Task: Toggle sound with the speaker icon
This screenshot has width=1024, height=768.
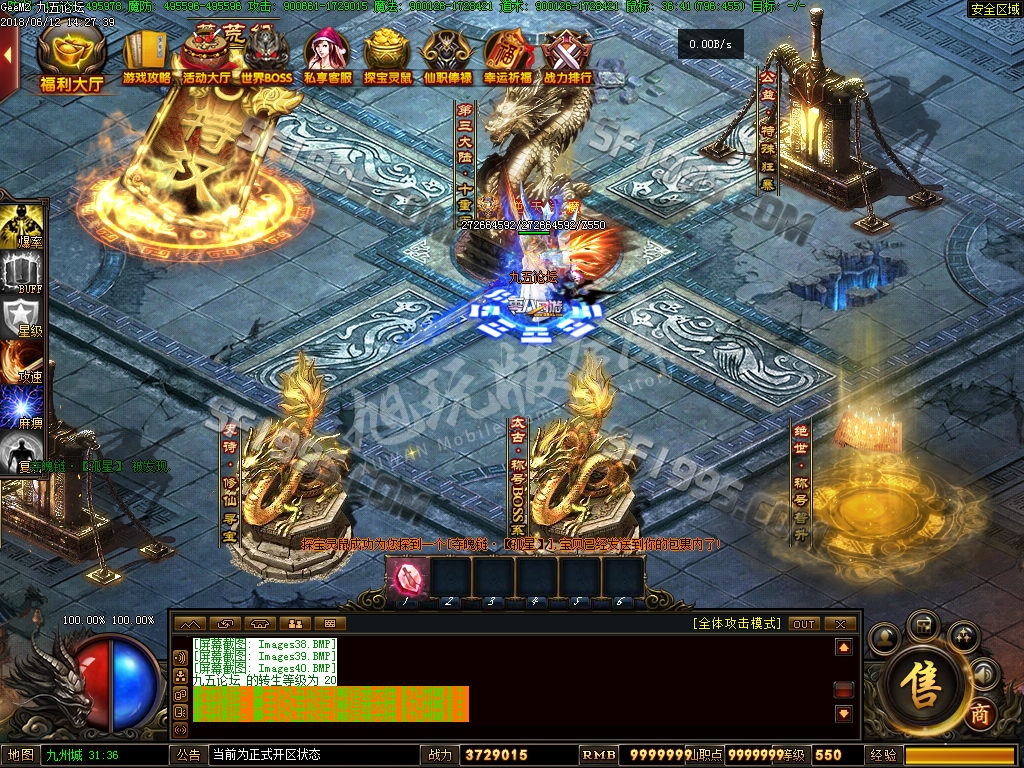Action: 984,674
